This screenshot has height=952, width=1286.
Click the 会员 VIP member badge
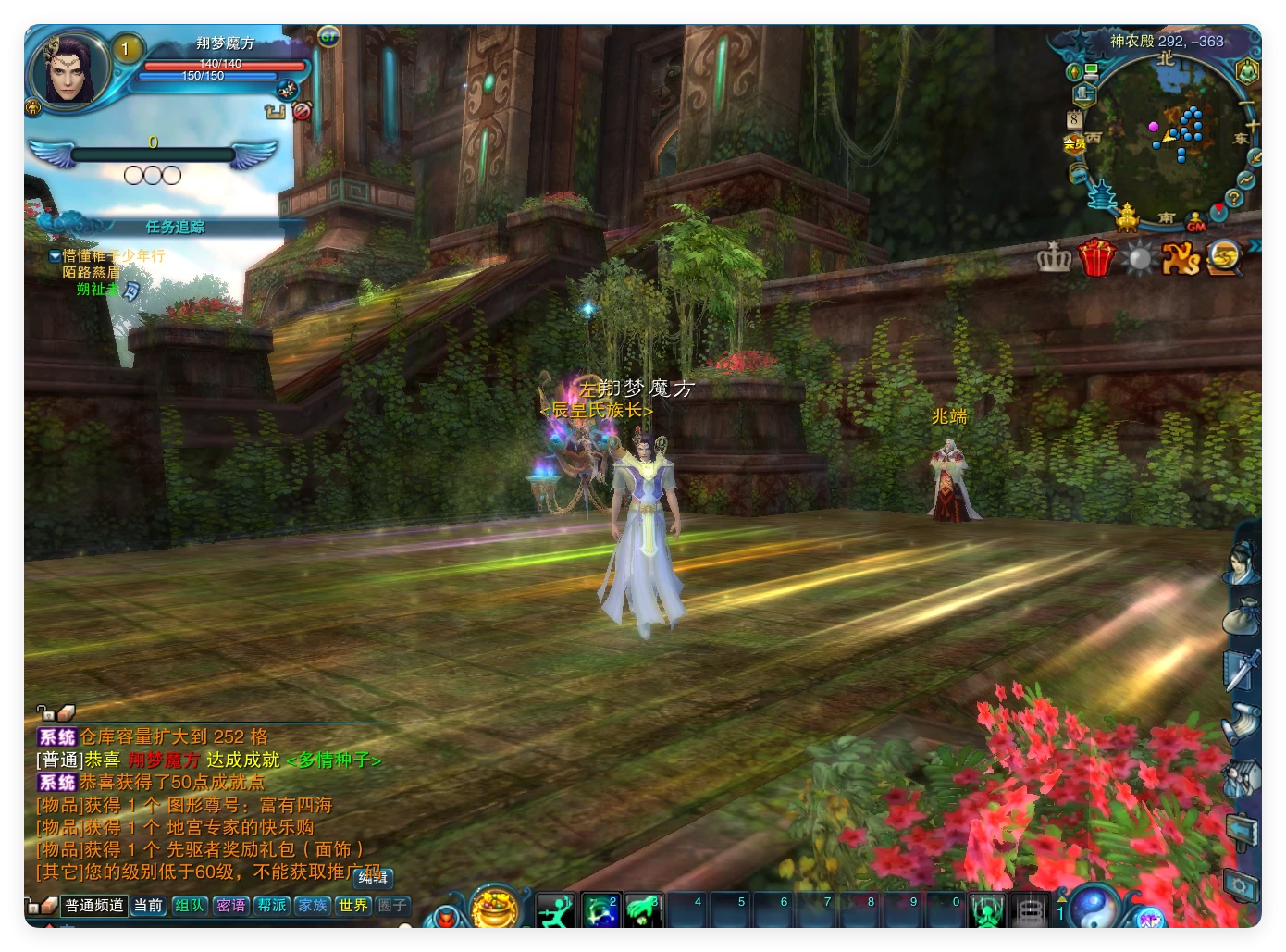pos(1074,143)
